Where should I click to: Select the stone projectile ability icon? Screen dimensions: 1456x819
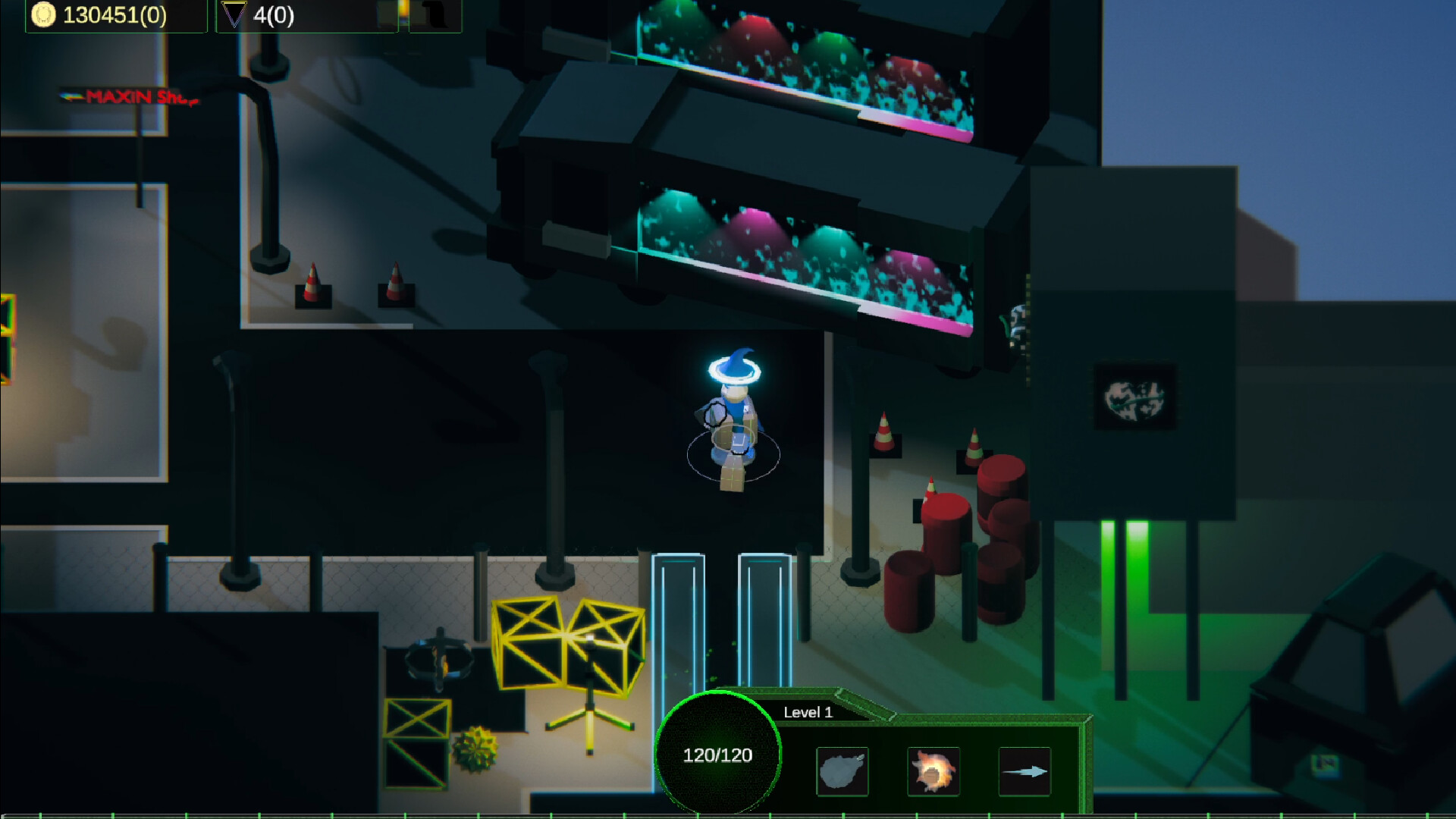click(842, 771)
